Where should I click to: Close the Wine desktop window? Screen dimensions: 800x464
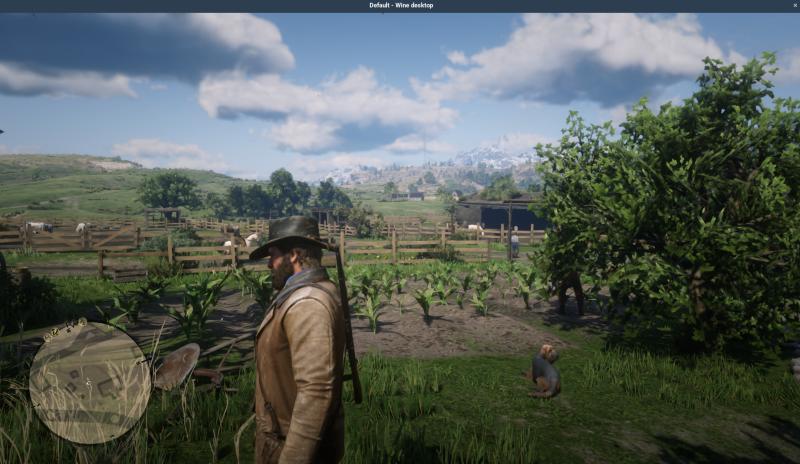[793, 5]
